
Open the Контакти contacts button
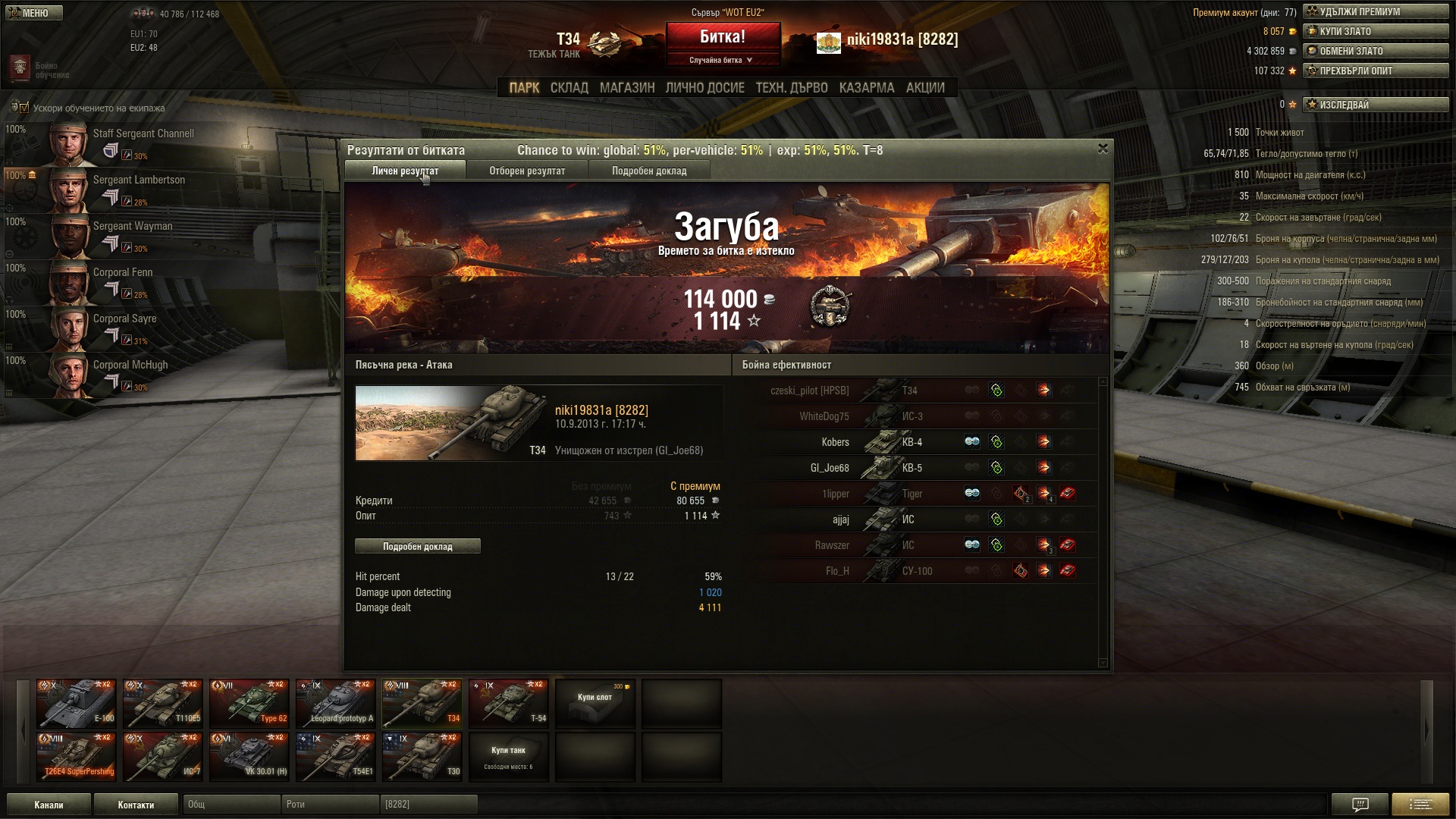[136, 805]
